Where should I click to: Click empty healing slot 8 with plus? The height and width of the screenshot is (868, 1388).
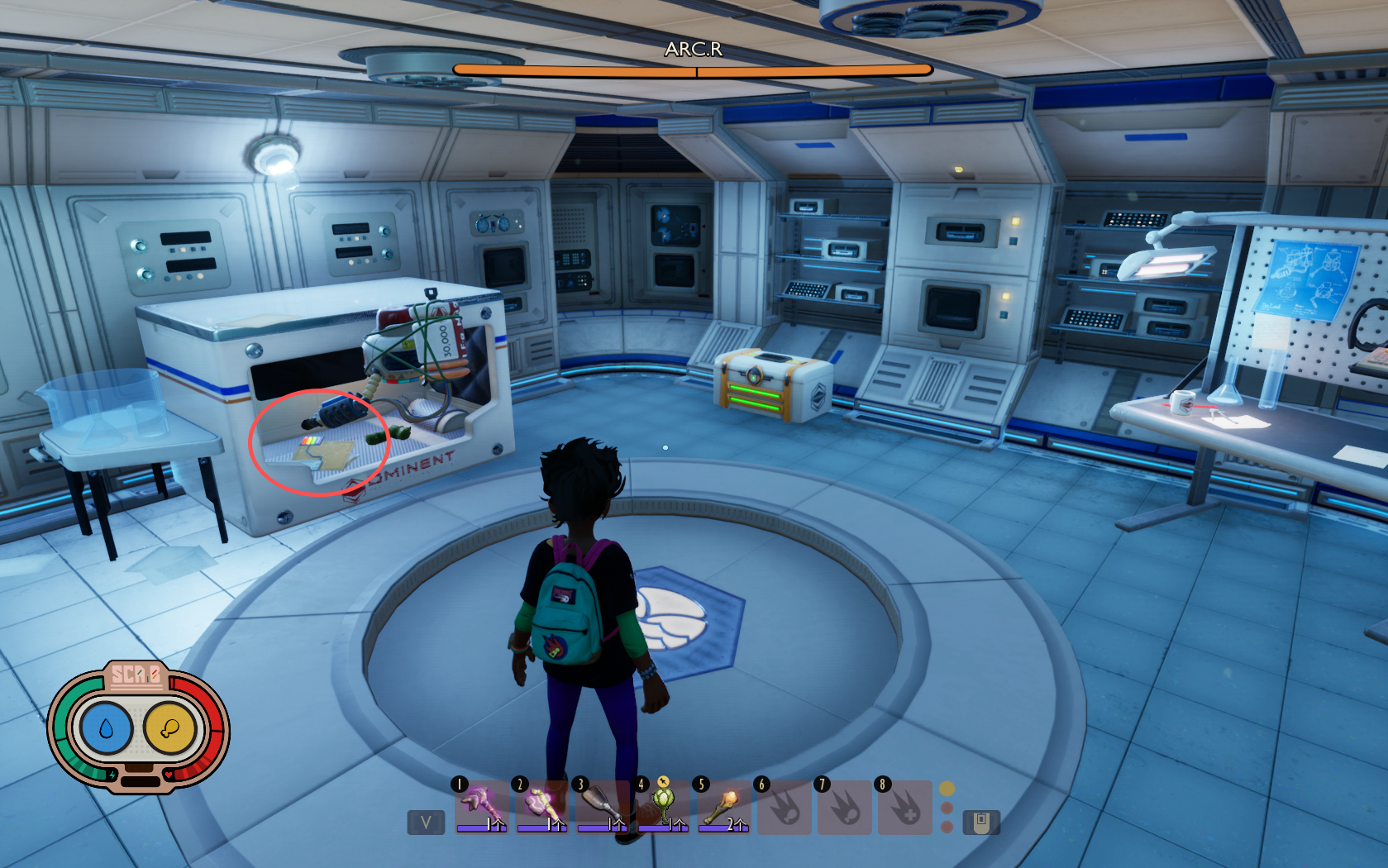point(904,808)
